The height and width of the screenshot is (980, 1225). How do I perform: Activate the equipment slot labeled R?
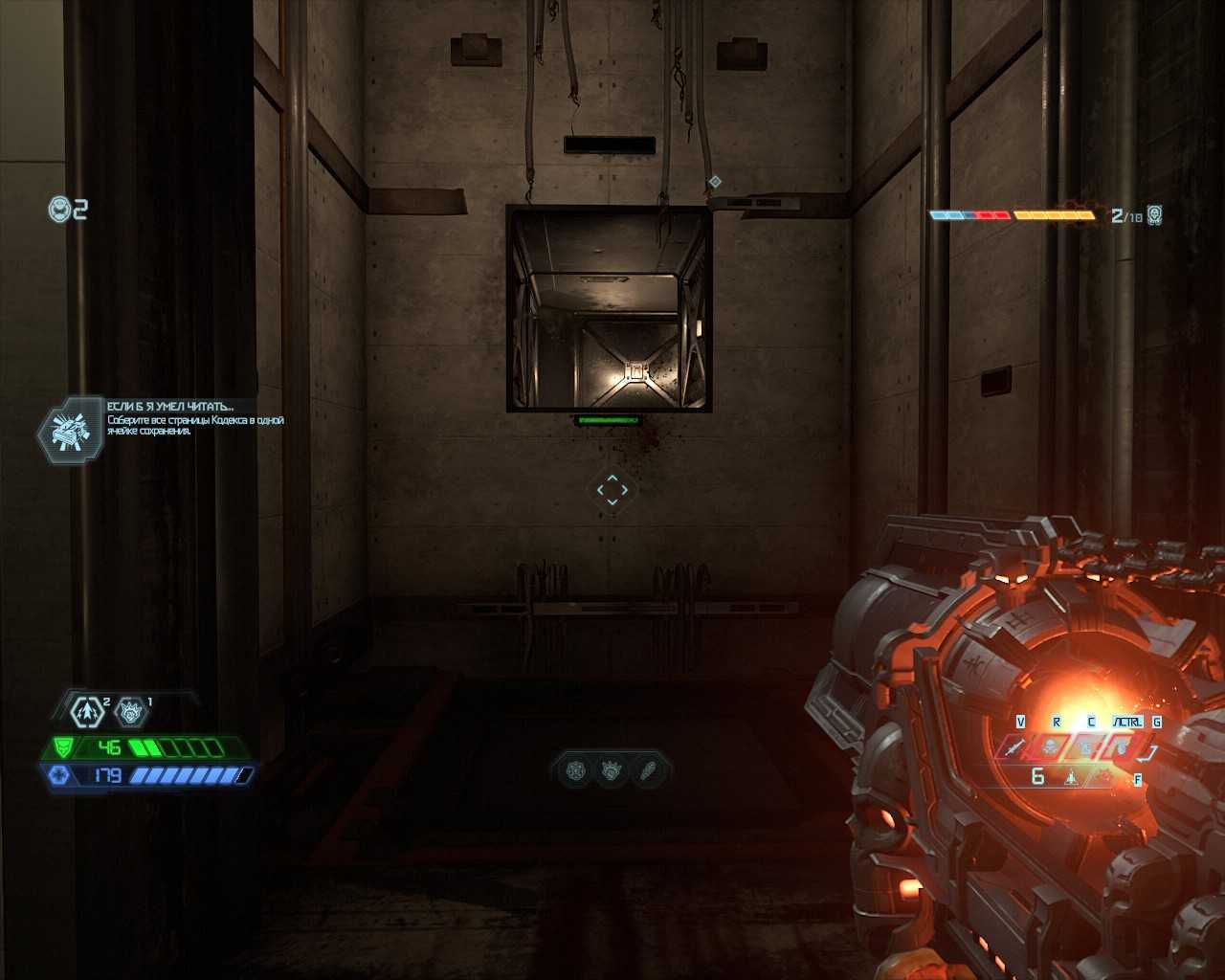(x=1050, y=747)
